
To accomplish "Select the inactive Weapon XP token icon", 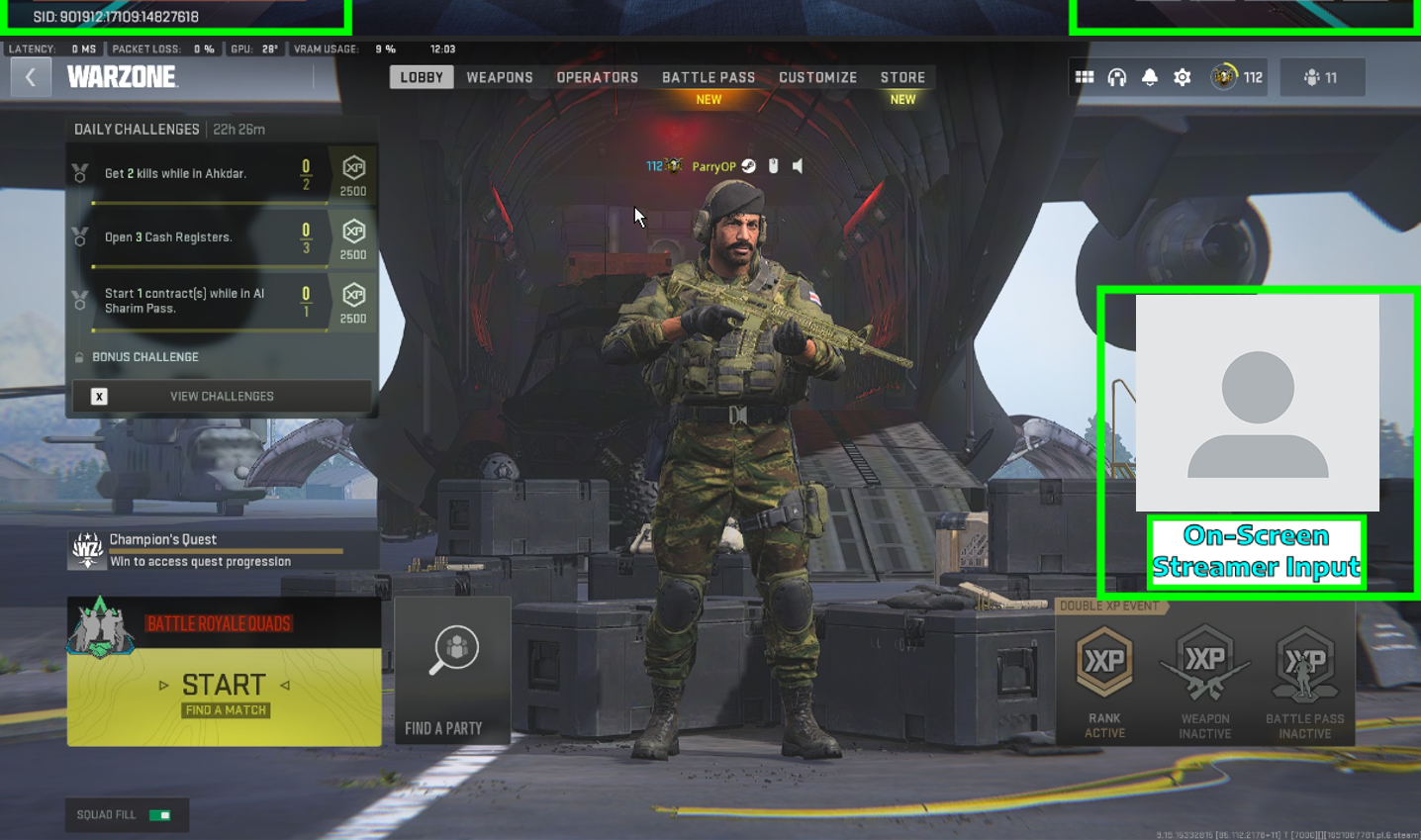I will pos(1204,658).
